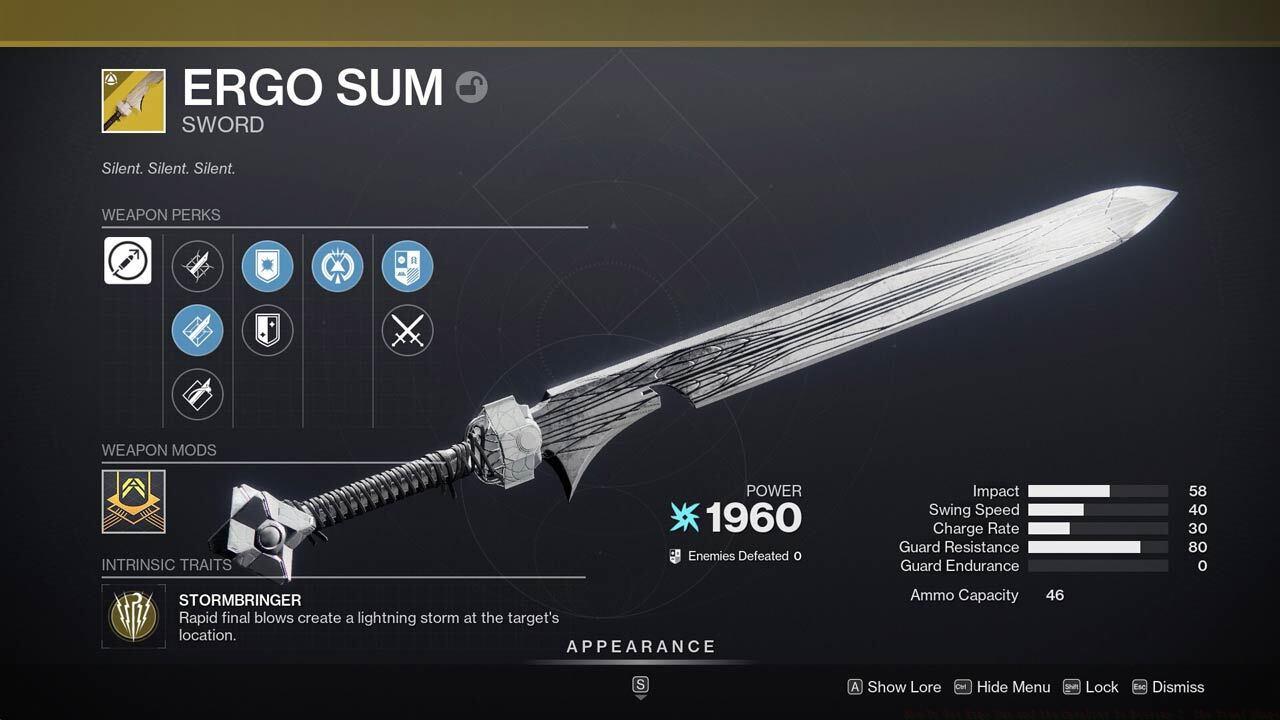1280x720 pixels.
Task: Click Dismiss
Action: pyautogui.click(x=1177, y=687)
